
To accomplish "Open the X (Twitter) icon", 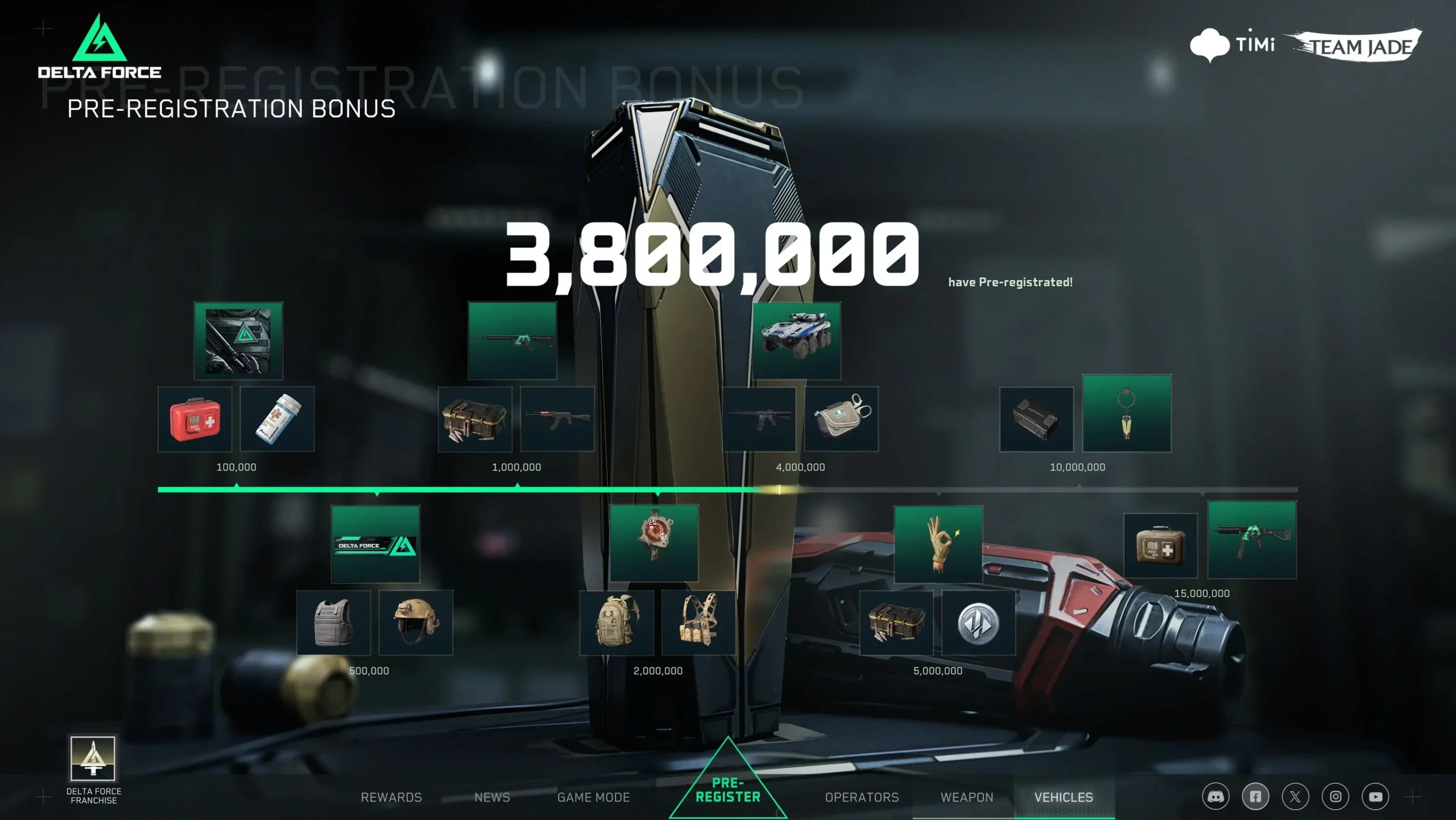I will point(1296,796).
